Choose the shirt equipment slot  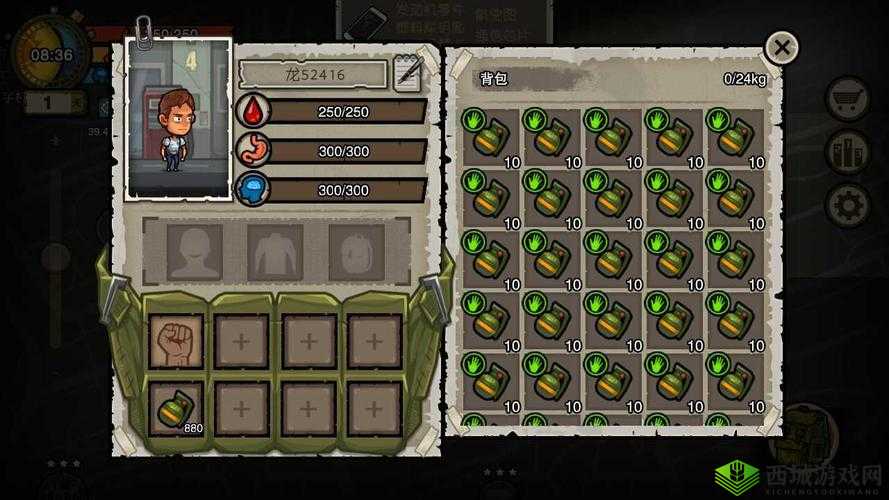click(x=275, y=251)
